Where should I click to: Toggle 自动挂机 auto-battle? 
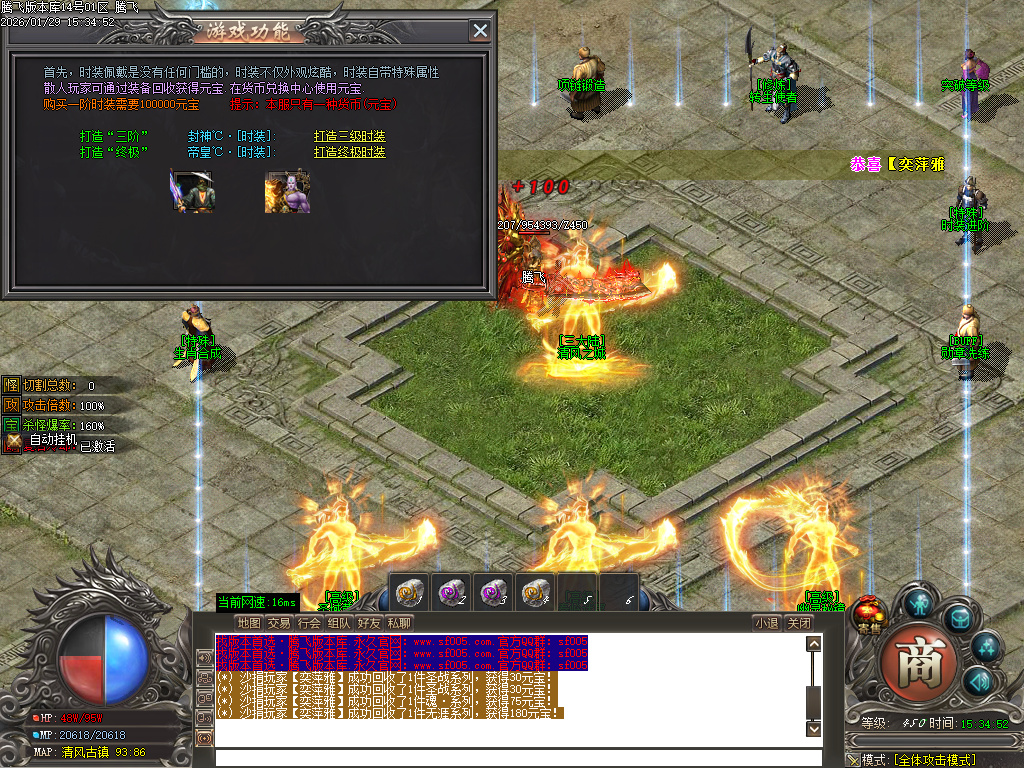[x=45, y=440]
